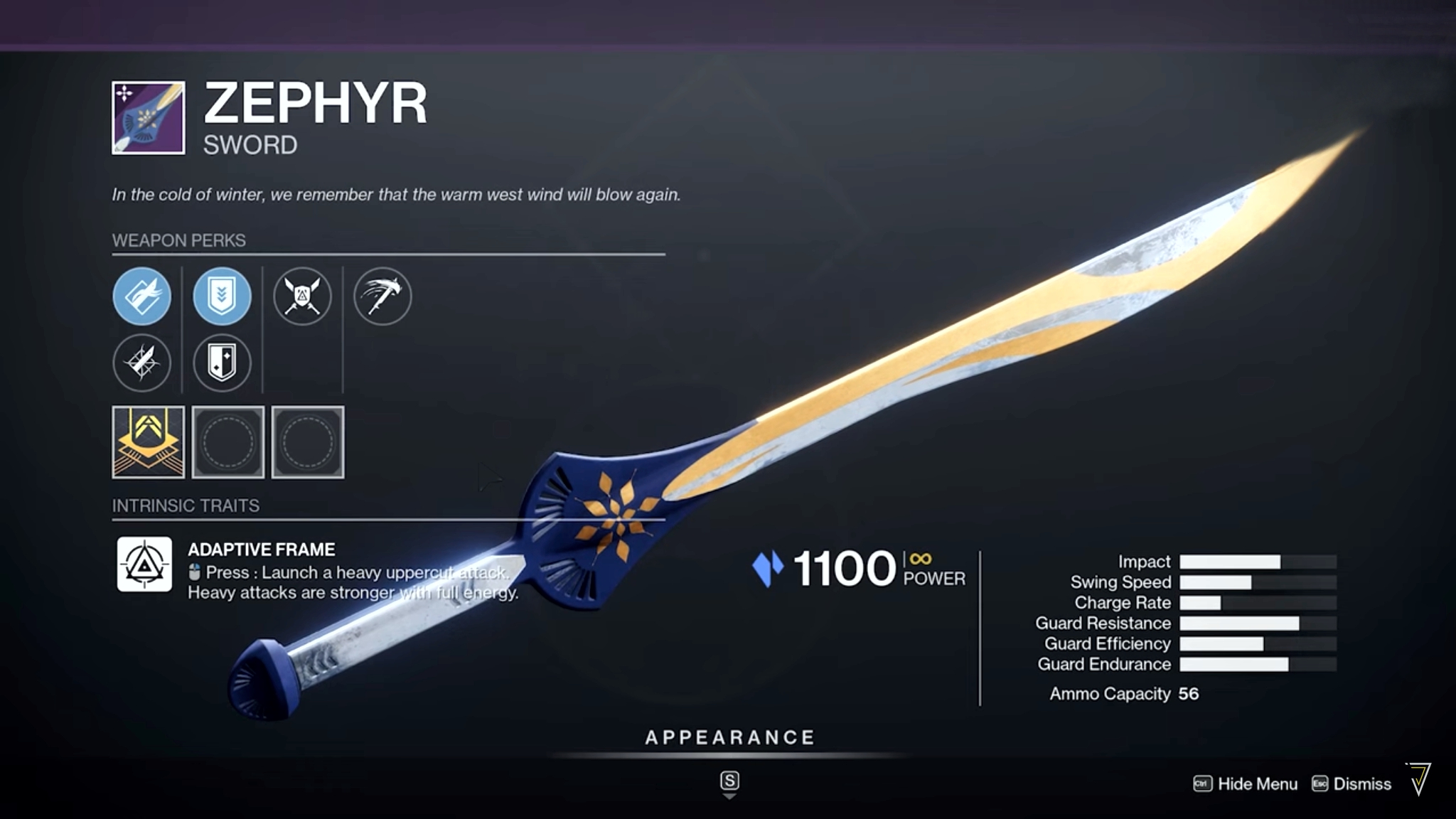The height and width of the screenshot is (819, 1456).
Task: Click the Hide Menu option
Action: click(1246, 783)
